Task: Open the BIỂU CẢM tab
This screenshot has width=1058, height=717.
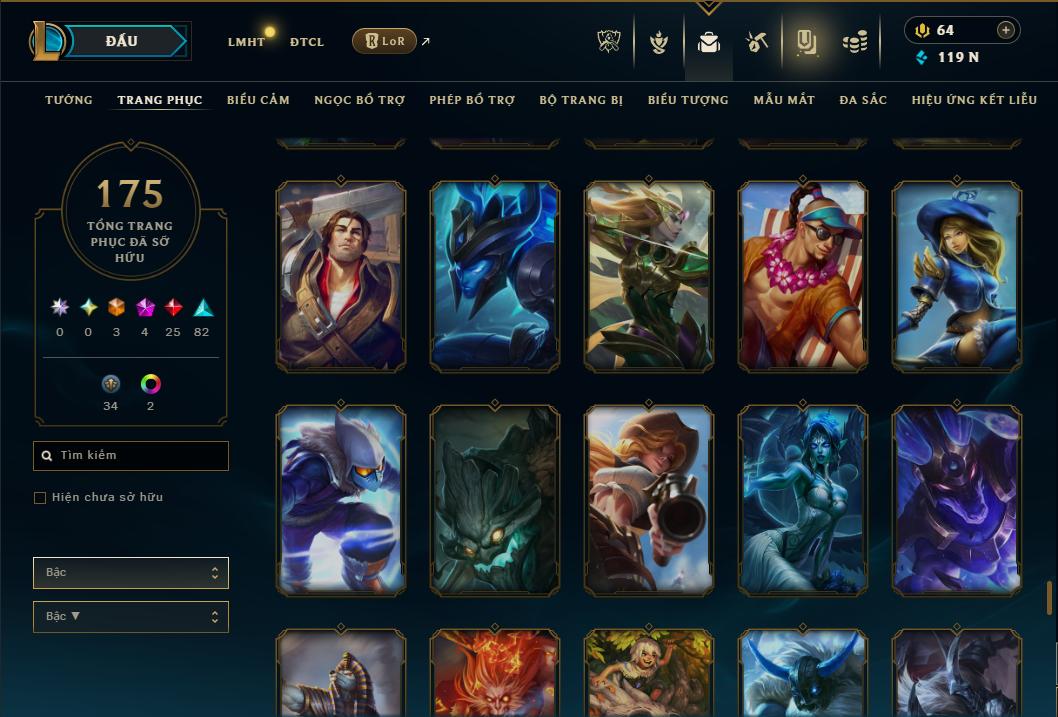Action: click(x=258, y=100)
